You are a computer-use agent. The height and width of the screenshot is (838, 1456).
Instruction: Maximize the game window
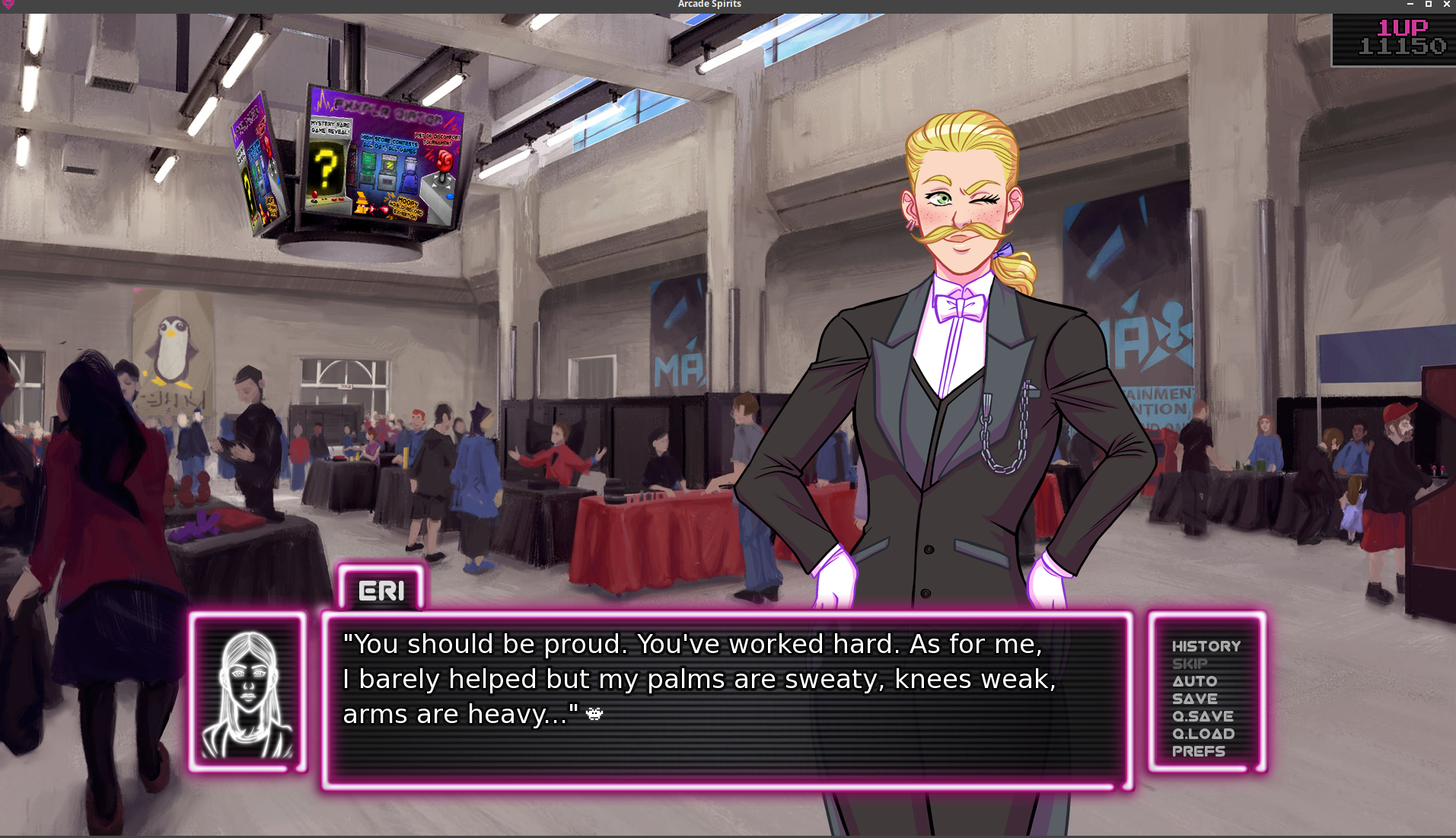pos(1429,5)
